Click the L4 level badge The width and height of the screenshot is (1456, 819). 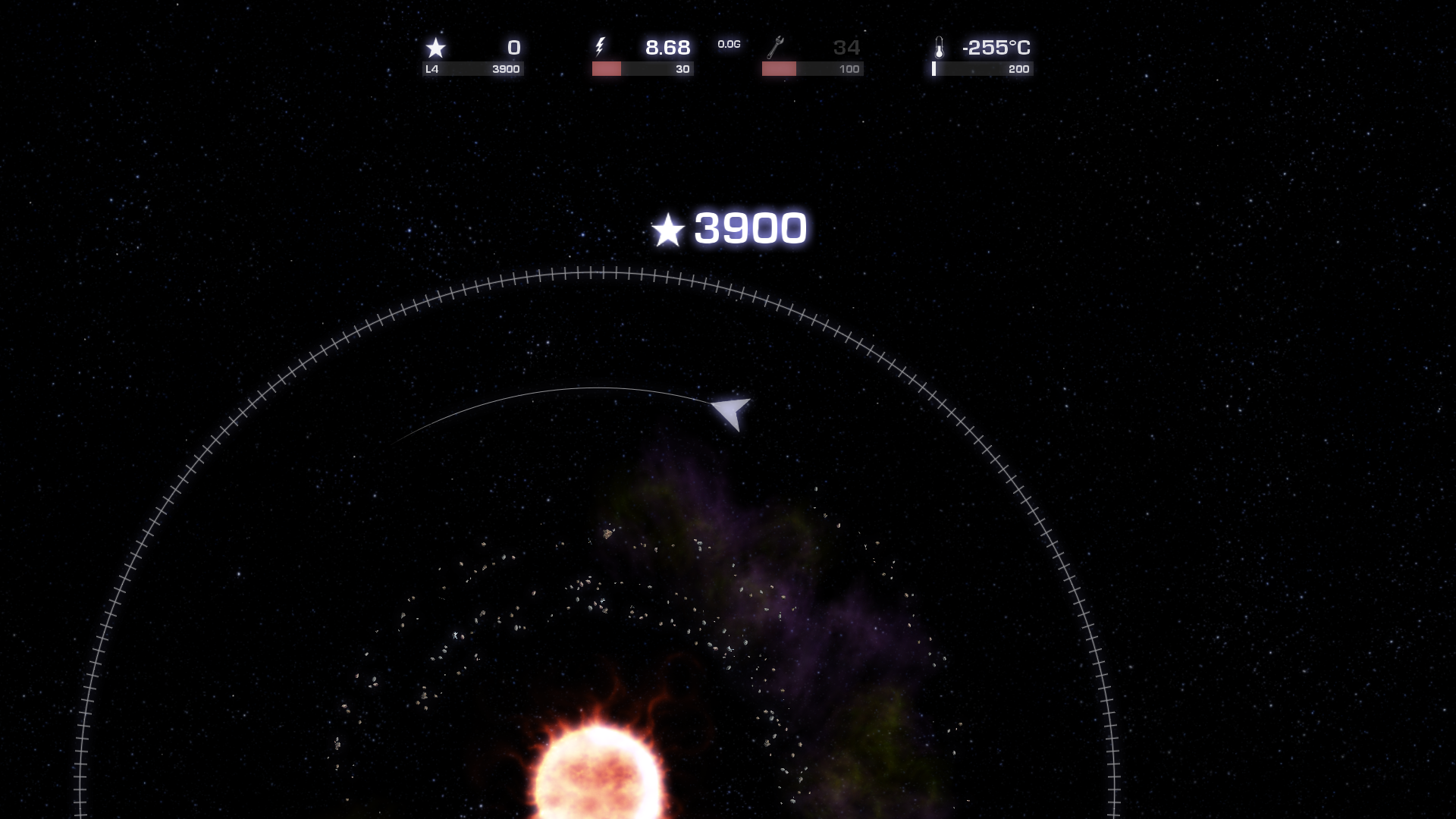432,69
